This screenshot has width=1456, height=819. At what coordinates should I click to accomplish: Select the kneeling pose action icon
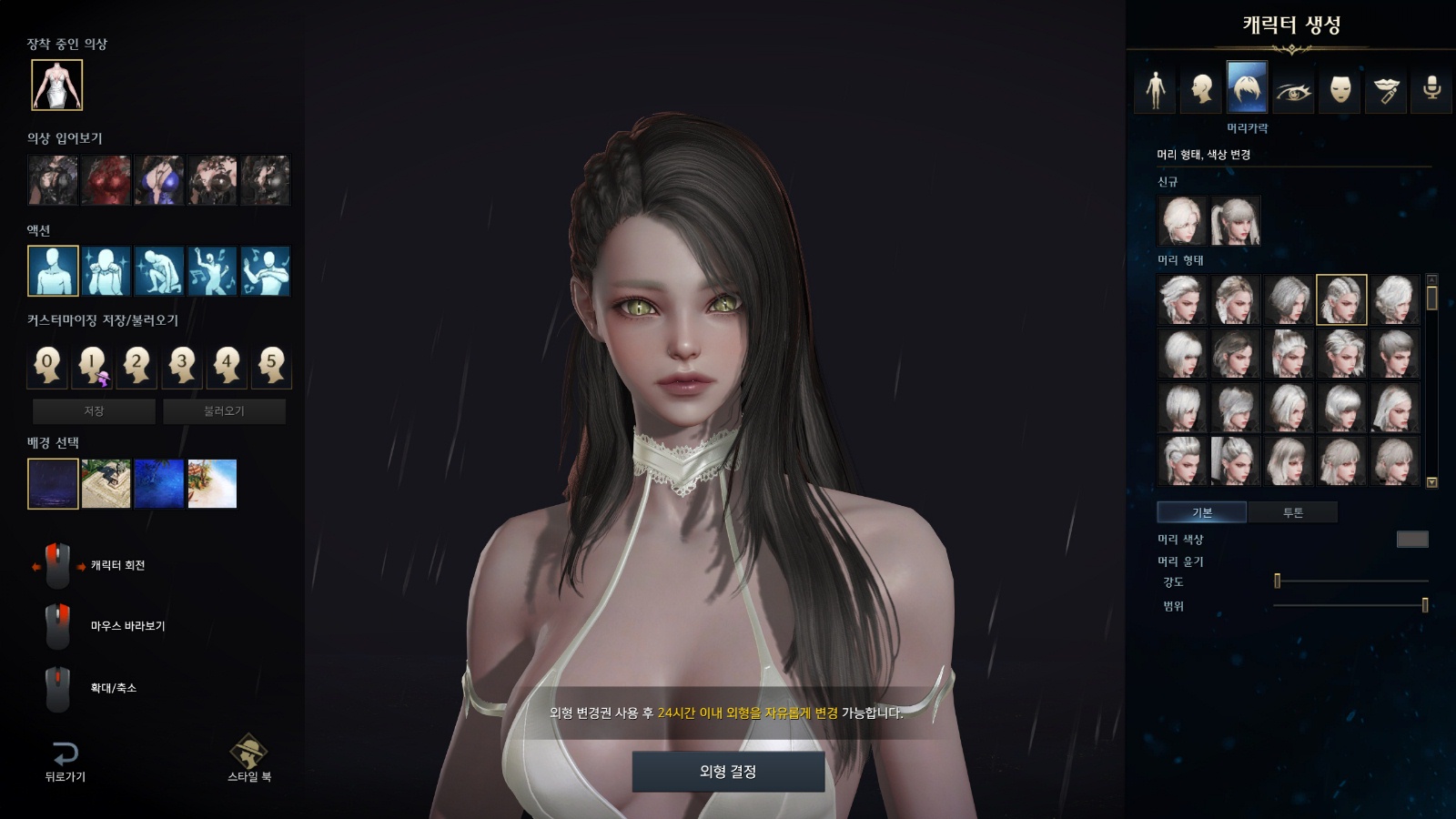tap(159, 271)
